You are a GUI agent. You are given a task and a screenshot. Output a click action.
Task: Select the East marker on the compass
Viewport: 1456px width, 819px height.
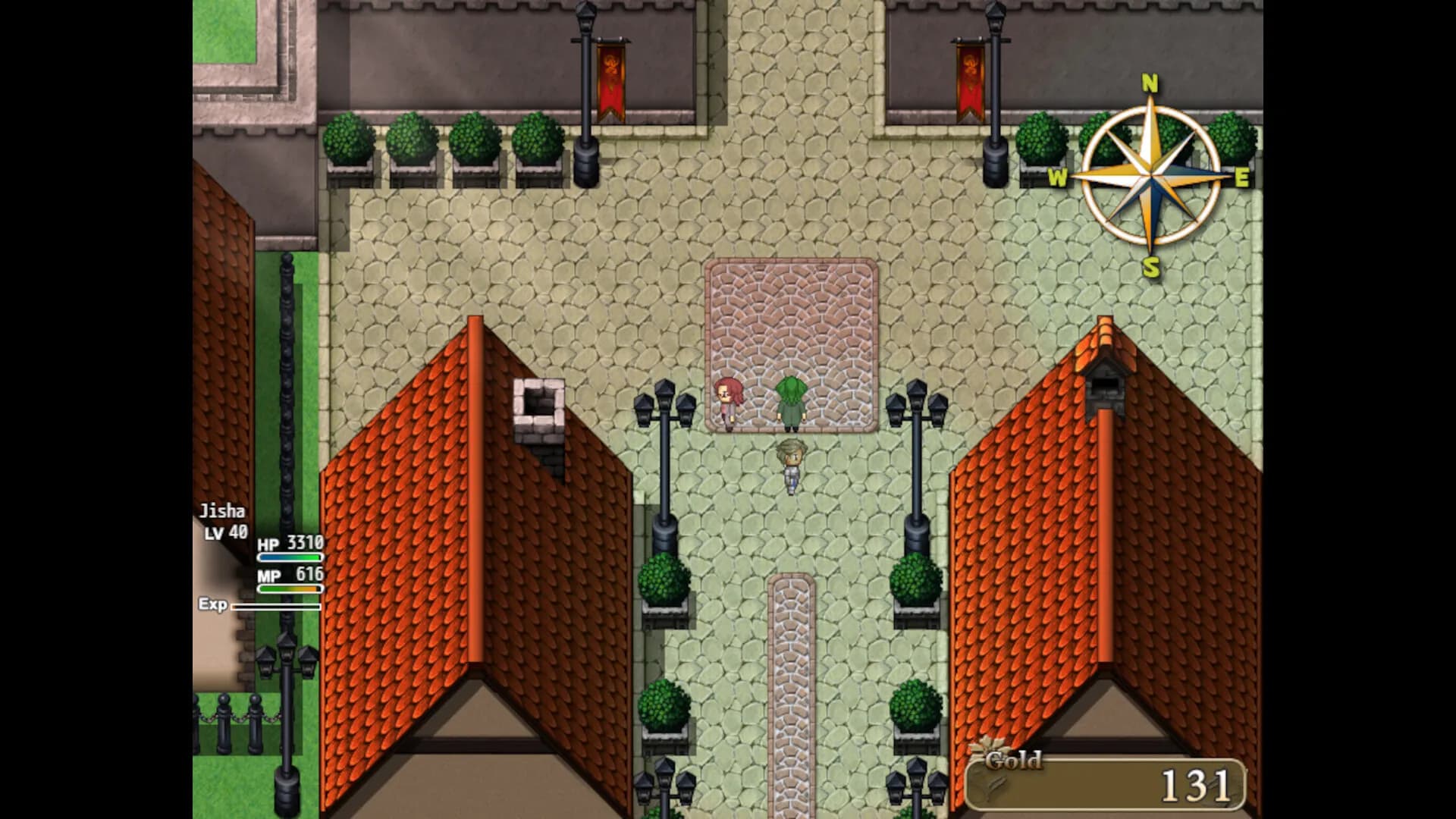1243,176
